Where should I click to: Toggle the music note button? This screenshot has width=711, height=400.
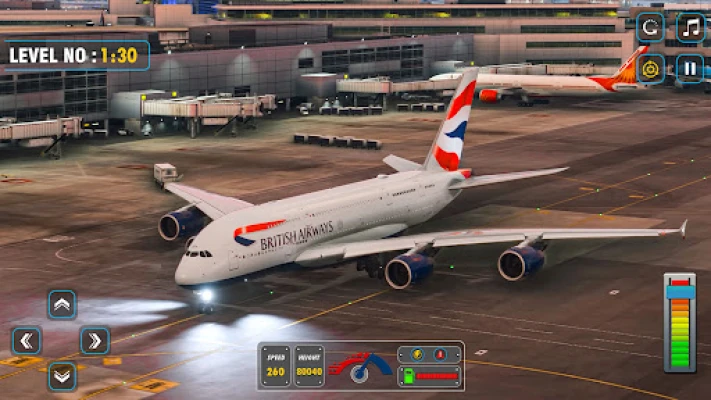(x=690, y=27)
